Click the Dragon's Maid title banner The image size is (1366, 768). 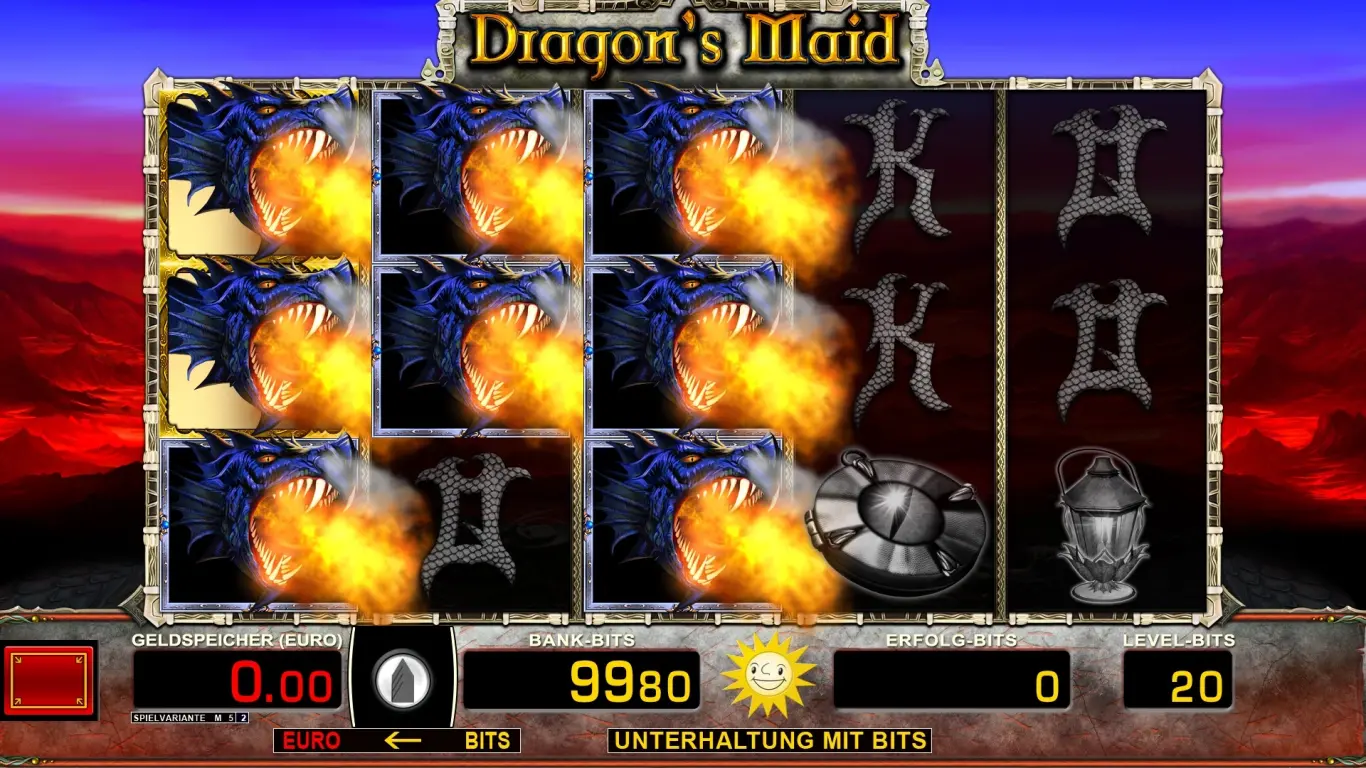tap(683, 40)
